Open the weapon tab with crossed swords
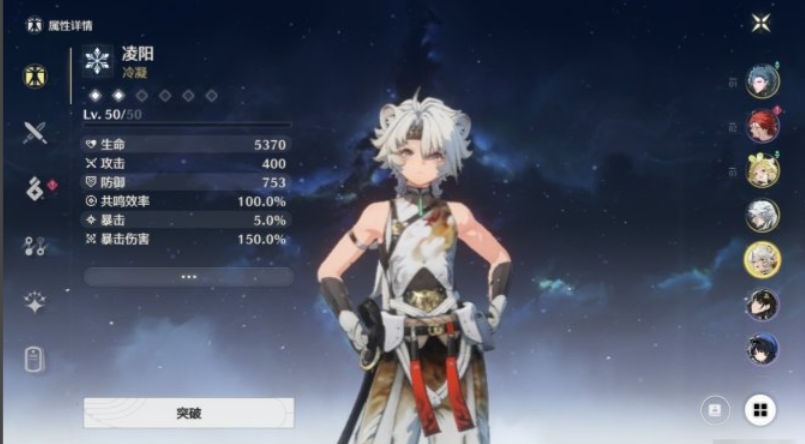The height and width of the screenshot is (444, 805). point(35,133)
